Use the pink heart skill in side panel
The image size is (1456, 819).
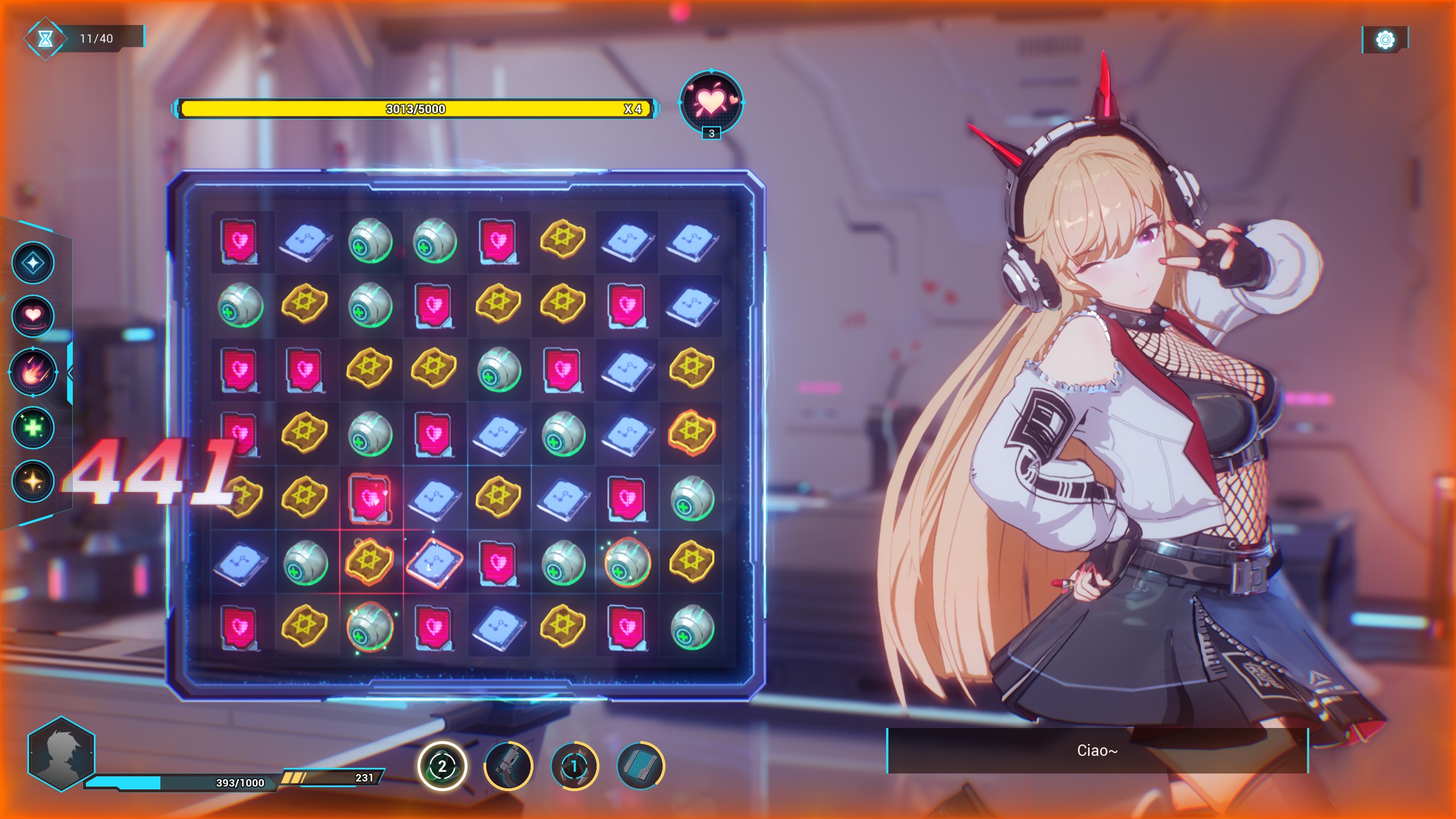click(33, 316)
